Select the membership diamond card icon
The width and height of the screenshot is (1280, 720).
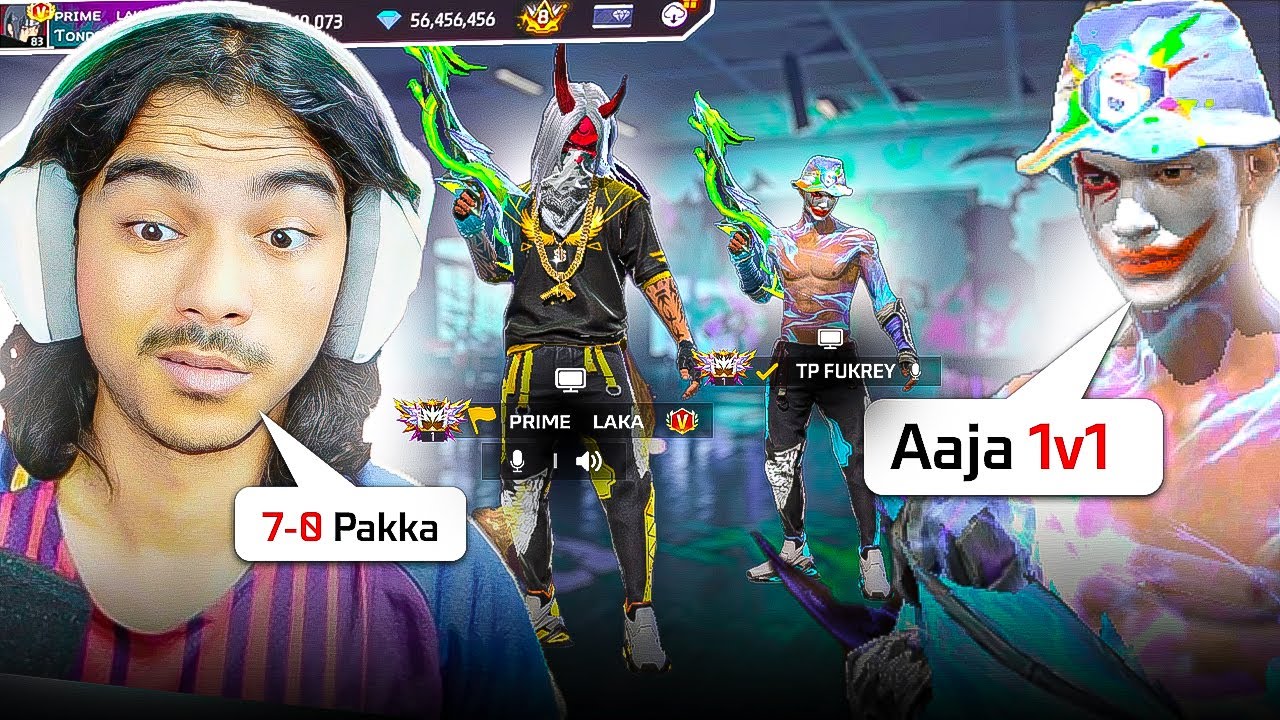point(612,16)
